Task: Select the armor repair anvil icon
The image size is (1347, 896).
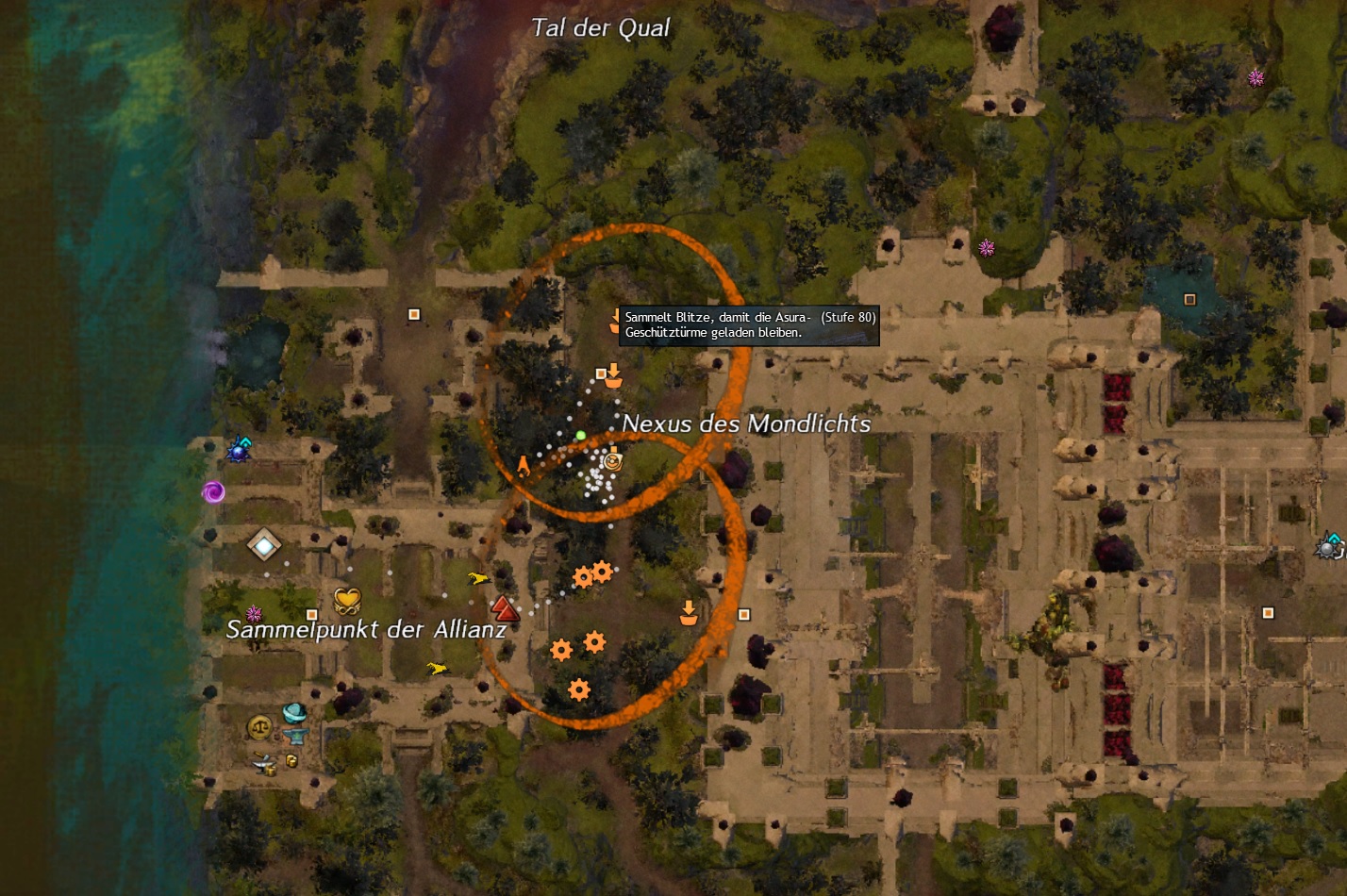Action: click(x=295, y=736)
